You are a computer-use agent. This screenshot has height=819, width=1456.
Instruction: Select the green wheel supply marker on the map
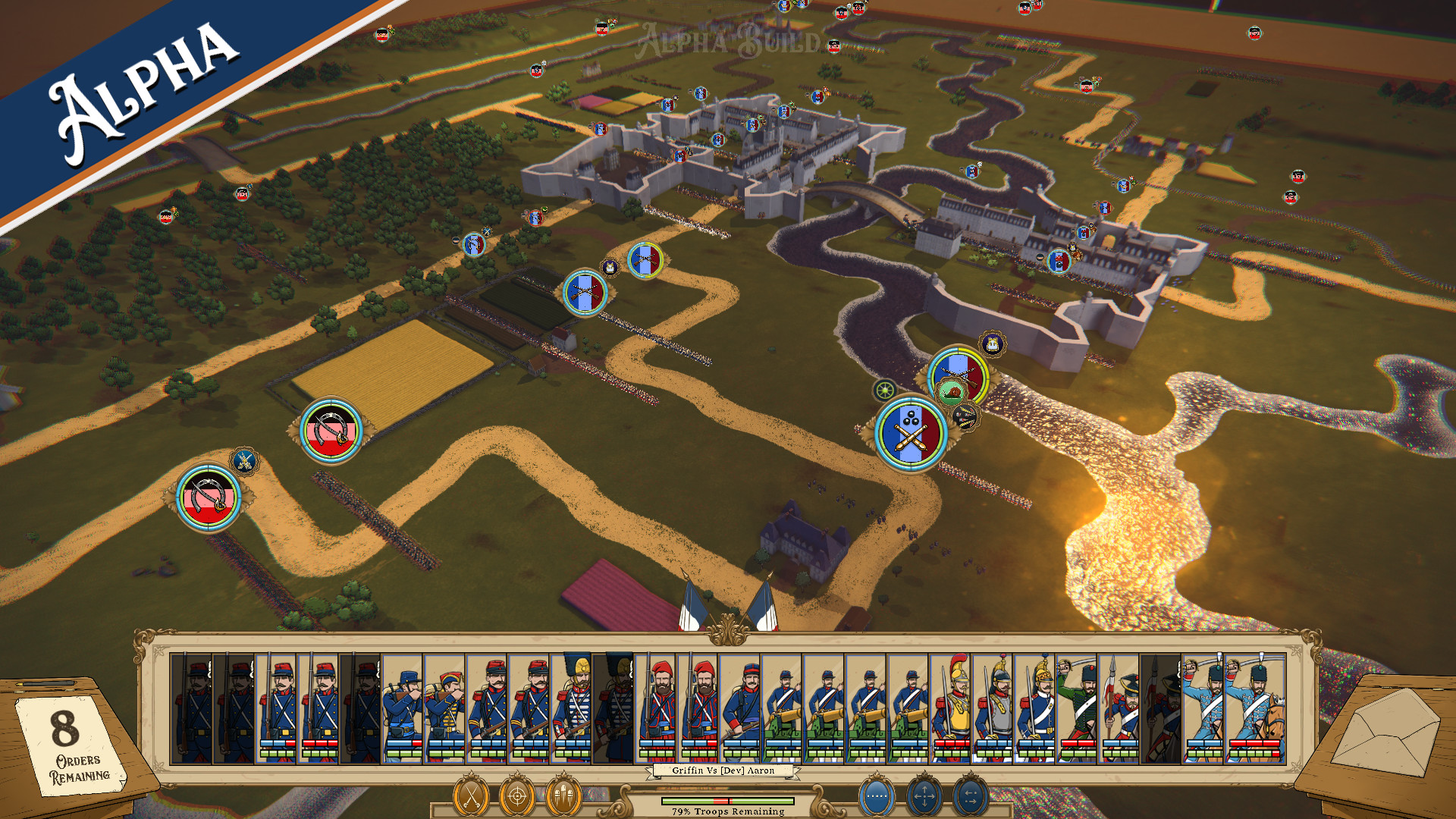pos(886,392)
